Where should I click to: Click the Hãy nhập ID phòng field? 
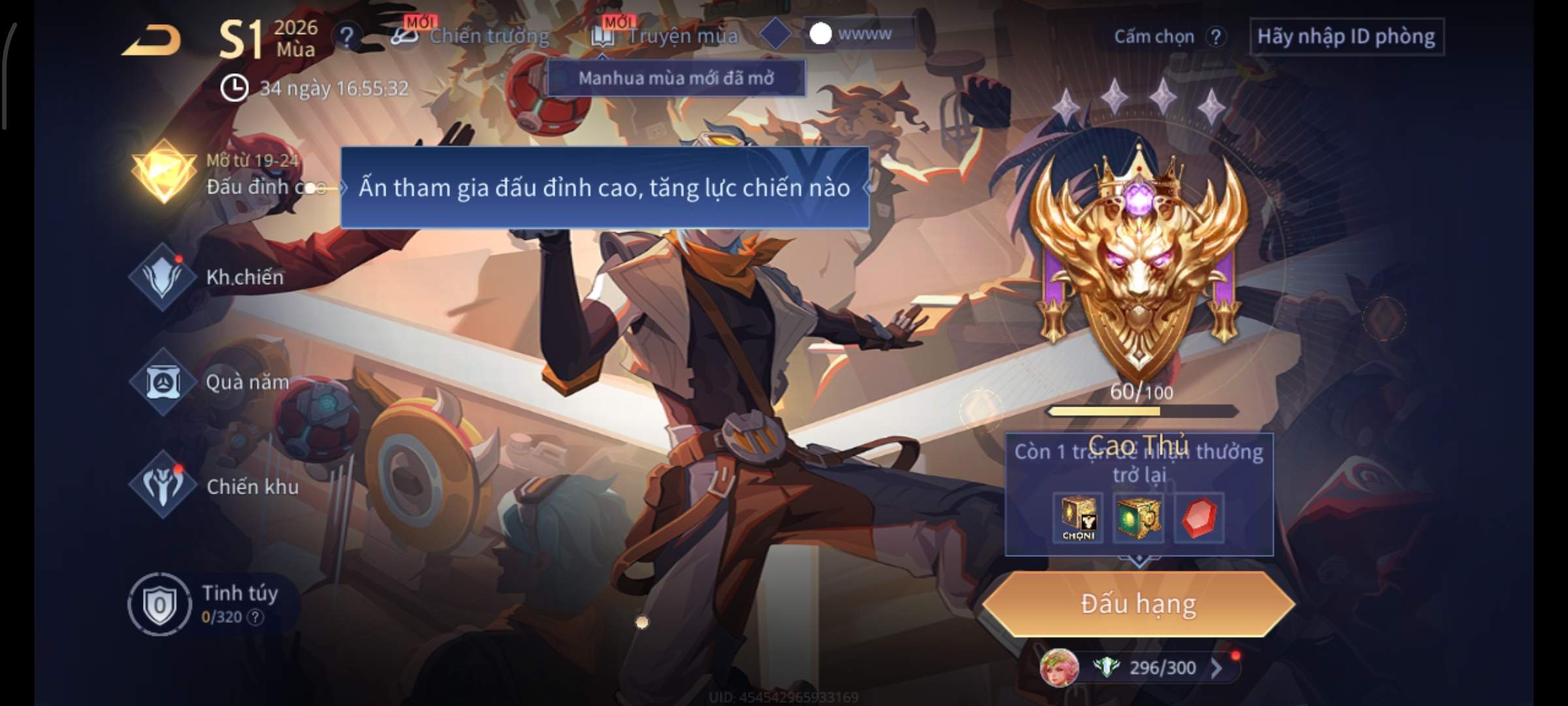pos(1346,37)
